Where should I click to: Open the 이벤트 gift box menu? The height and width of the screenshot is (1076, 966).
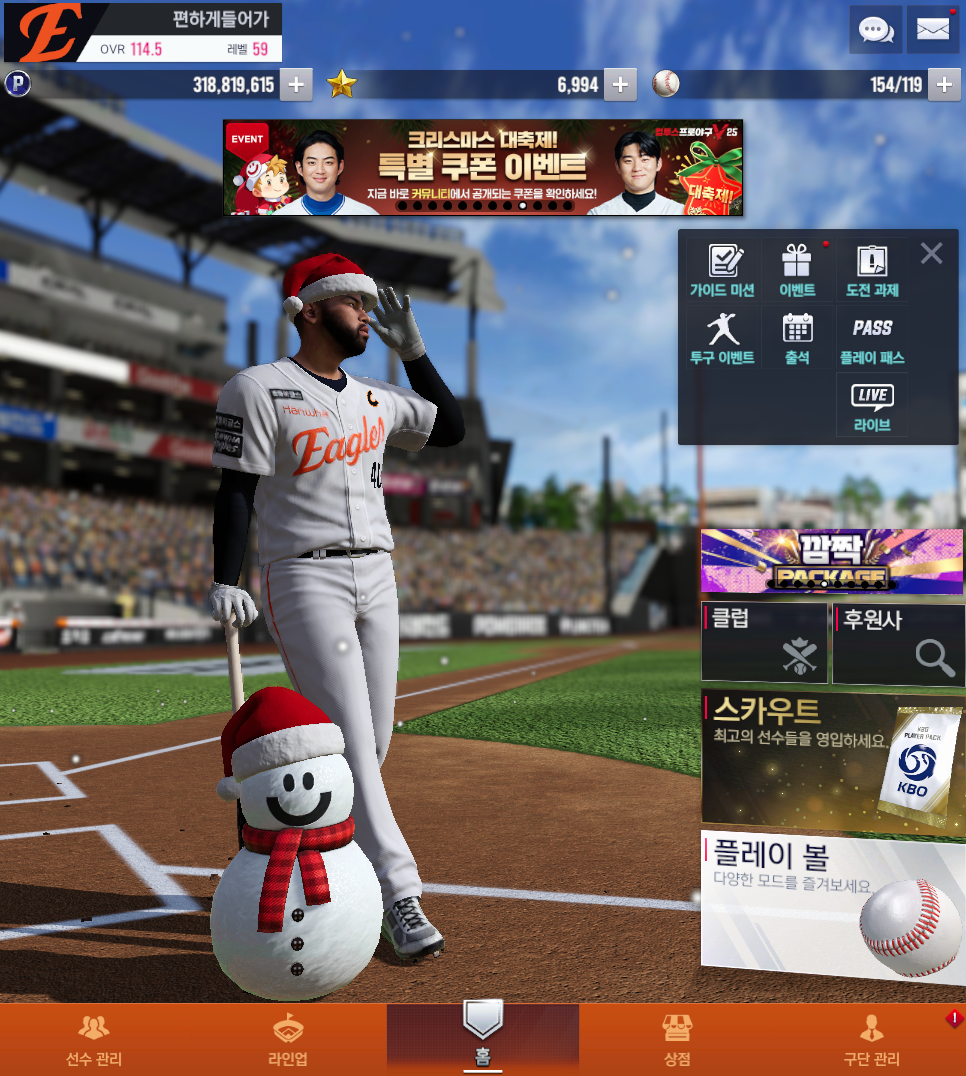click(x=797, y=272)
